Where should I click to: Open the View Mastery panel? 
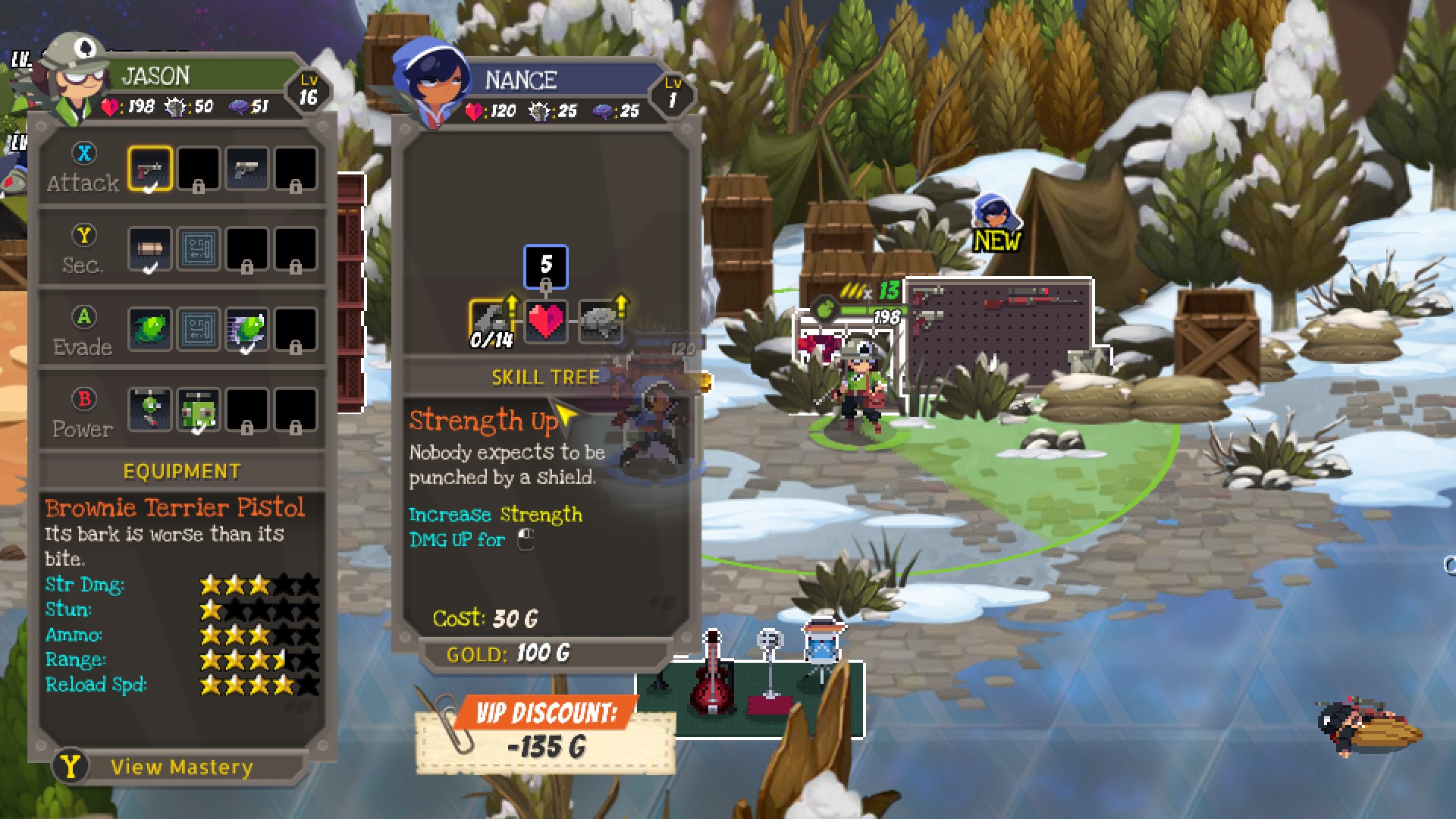[180, 767]
